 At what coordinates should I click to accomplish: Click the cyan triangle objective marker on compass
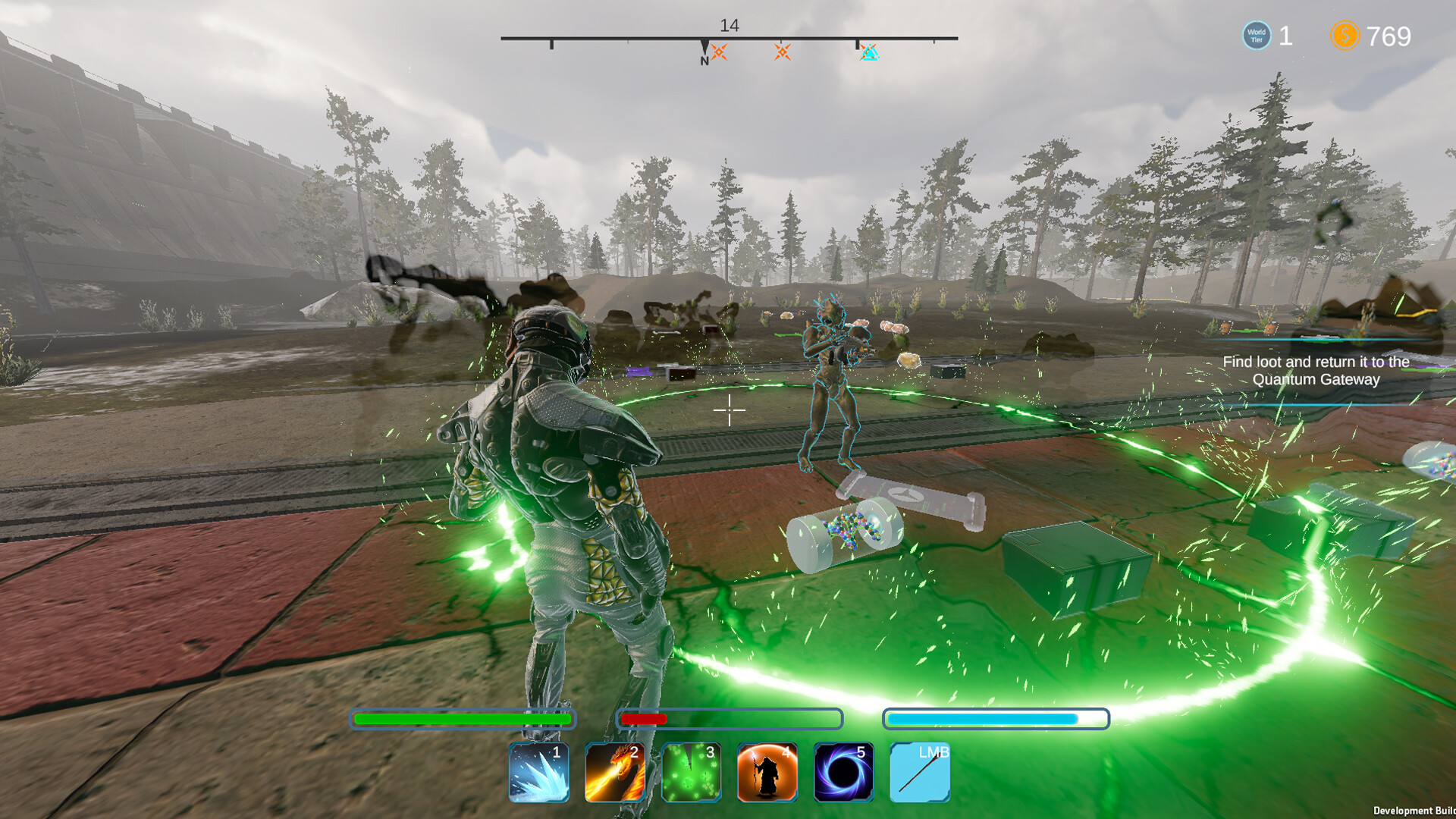[869, 52]
